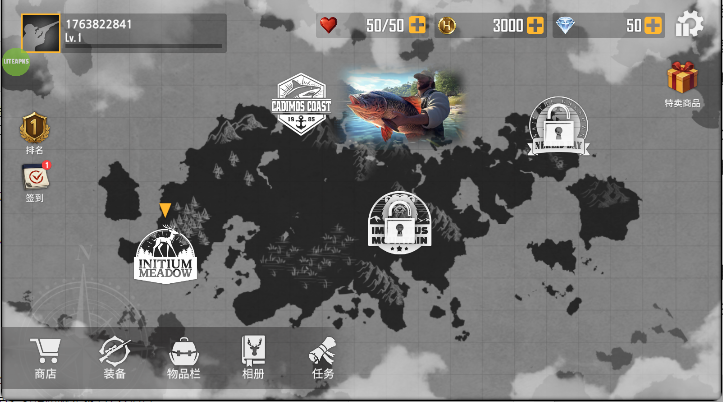Open the gear settings icon
This screenshot has width=723, height=402.
(x=689, y=25)
